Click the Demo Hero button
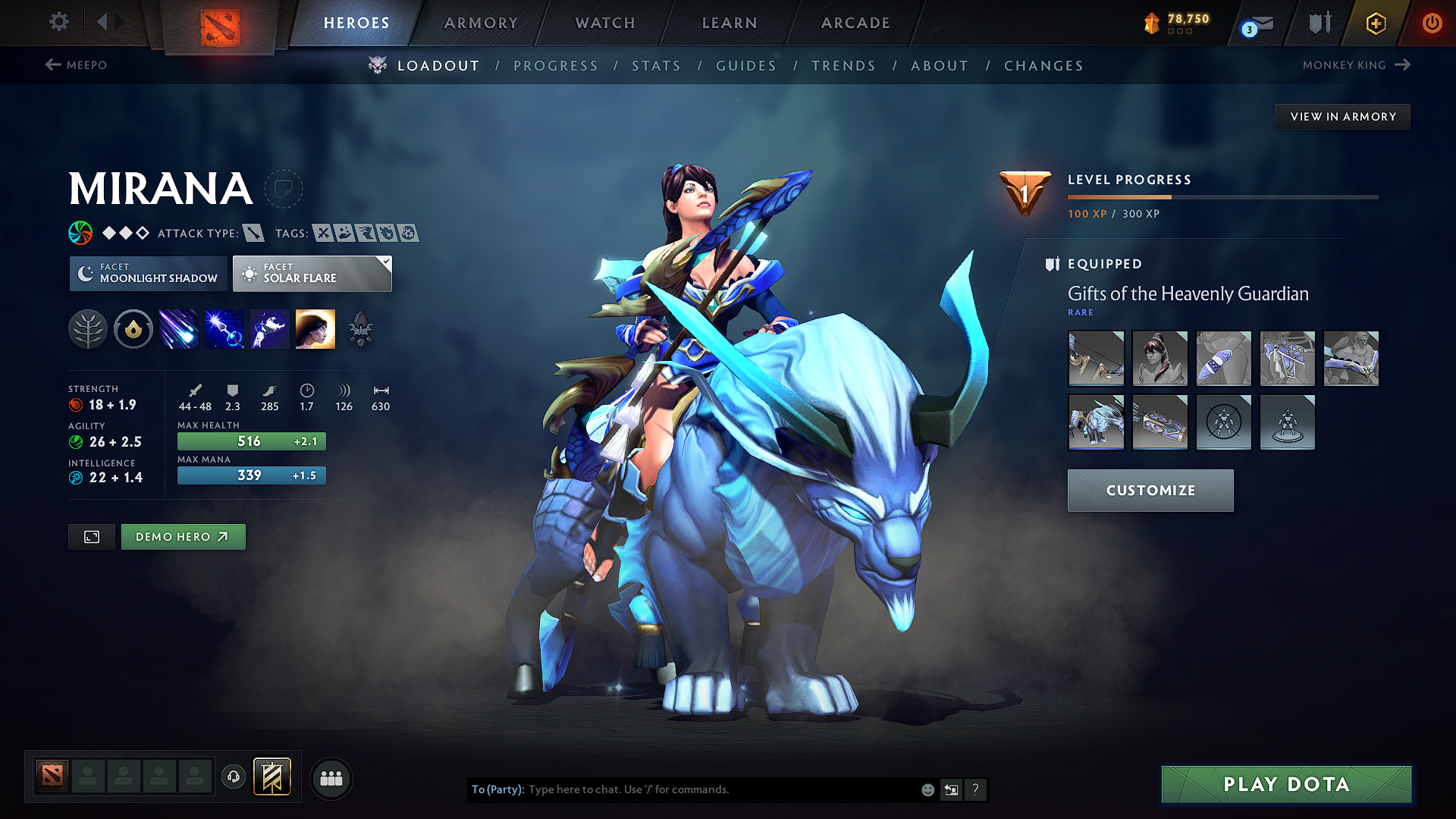 [183, 536]
